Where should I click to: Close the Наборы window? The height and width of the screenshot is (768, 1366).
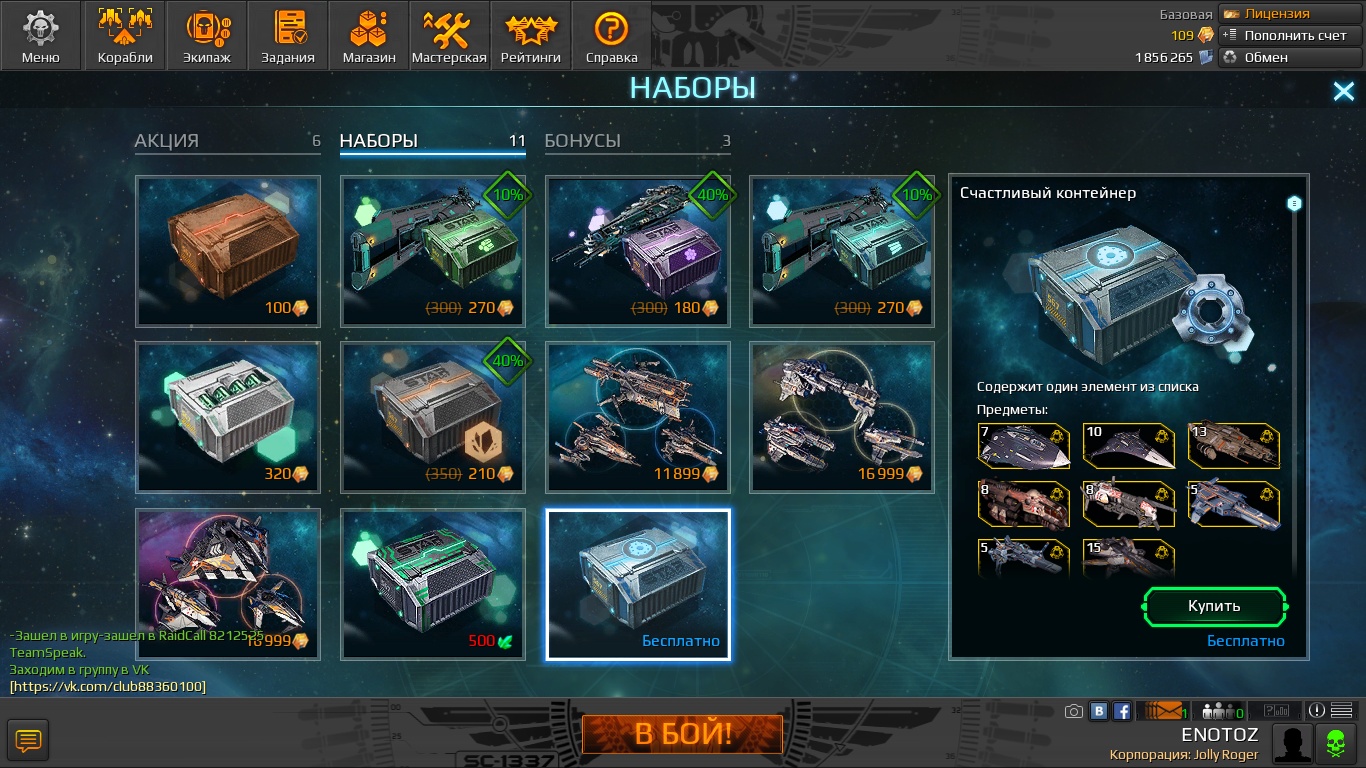click(1343, 92)
